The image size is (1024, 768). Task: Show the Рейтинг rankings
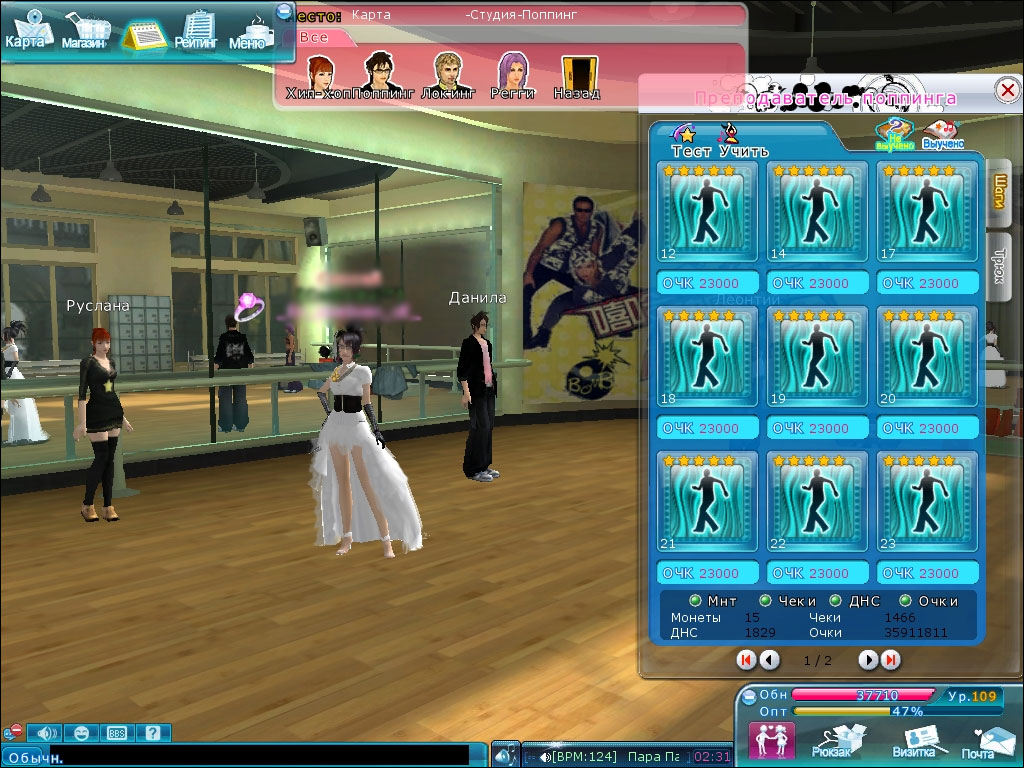click(196, 31)
